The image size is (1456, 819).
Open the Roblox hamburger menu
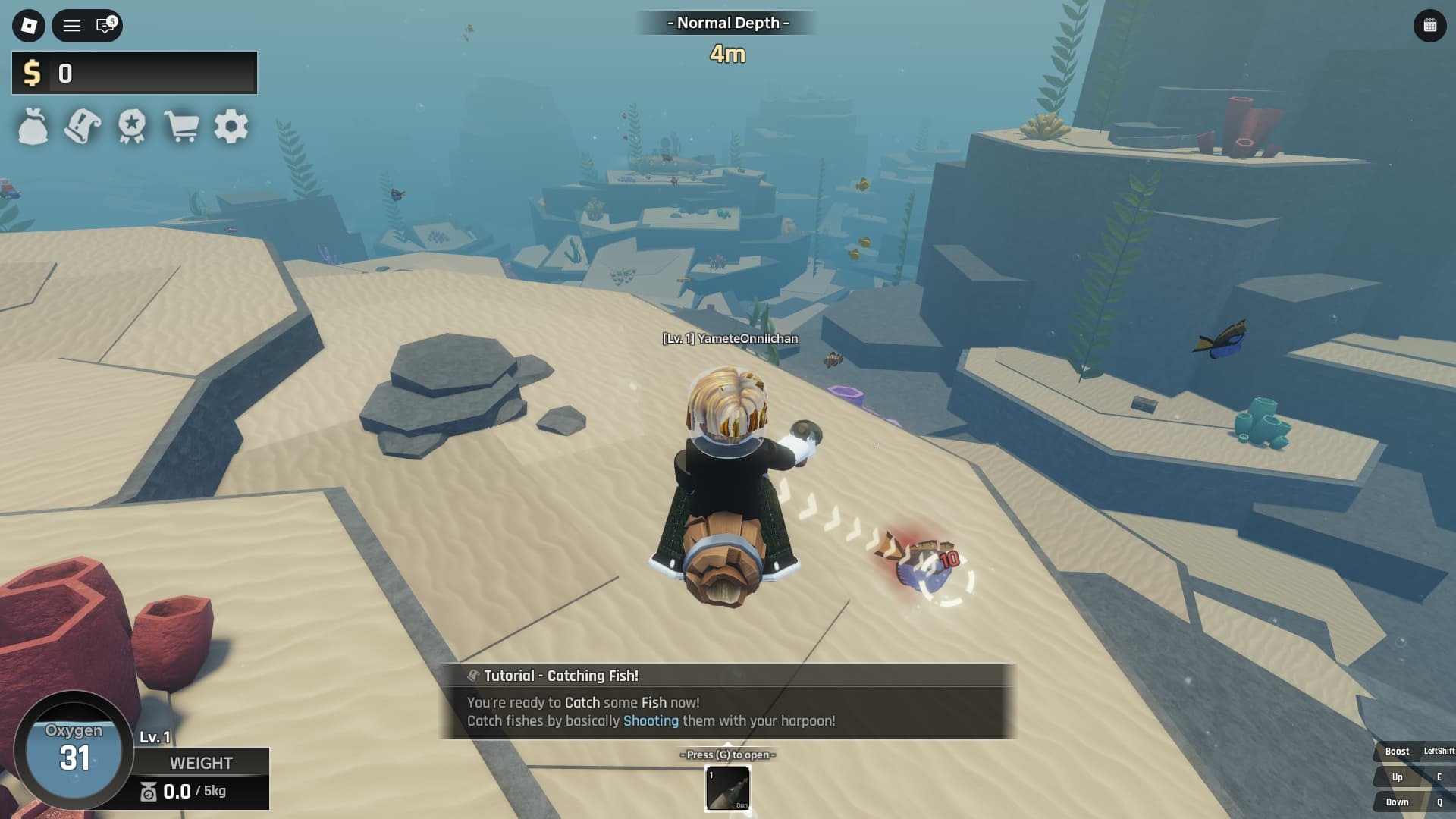tap(72, 25)
